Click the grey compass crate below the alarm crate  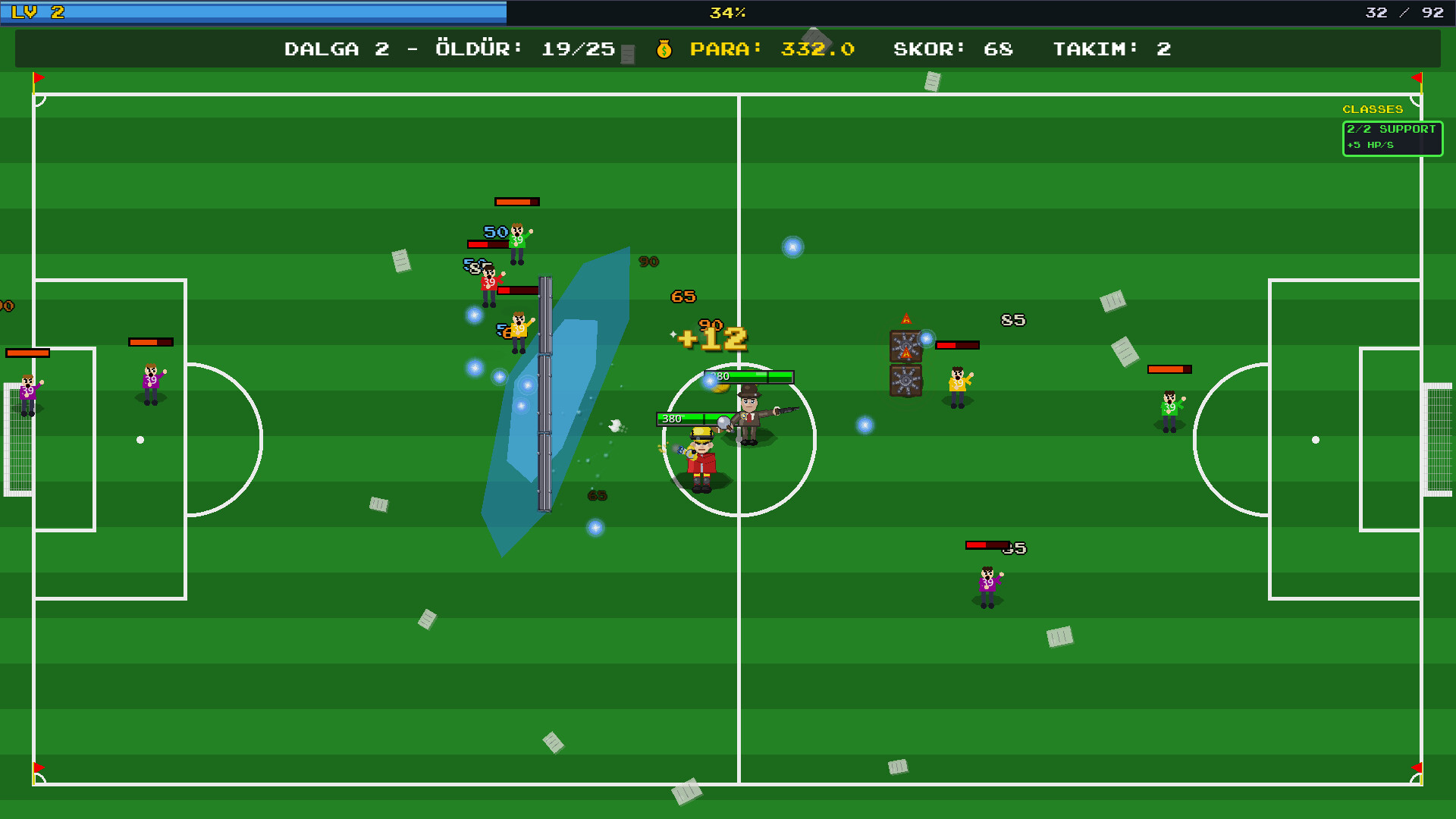tap(905, 380)
